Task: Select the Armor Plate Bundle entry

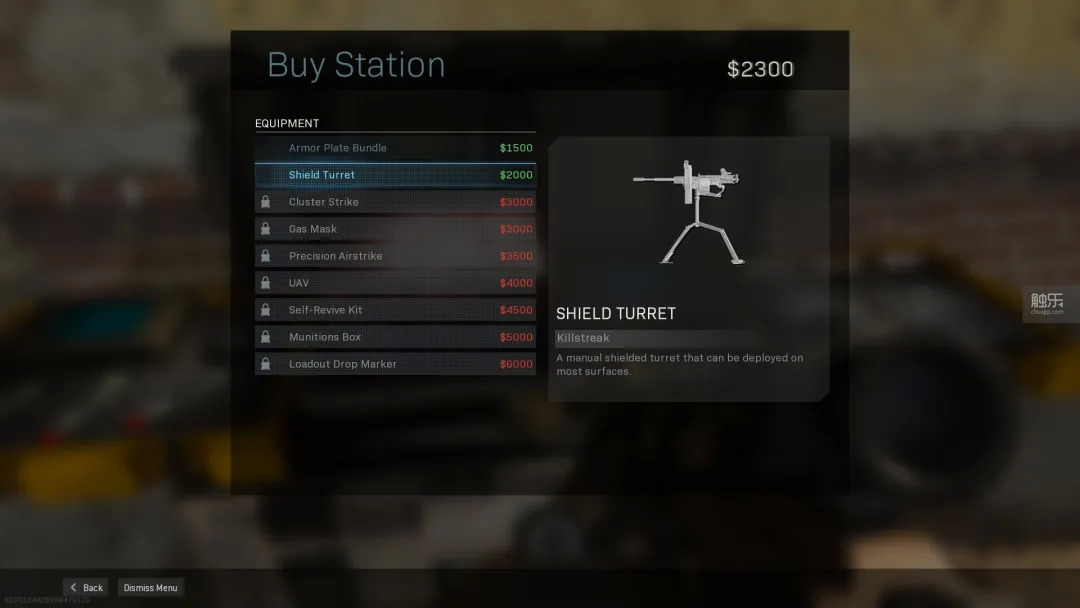Action: click(395, 148)
